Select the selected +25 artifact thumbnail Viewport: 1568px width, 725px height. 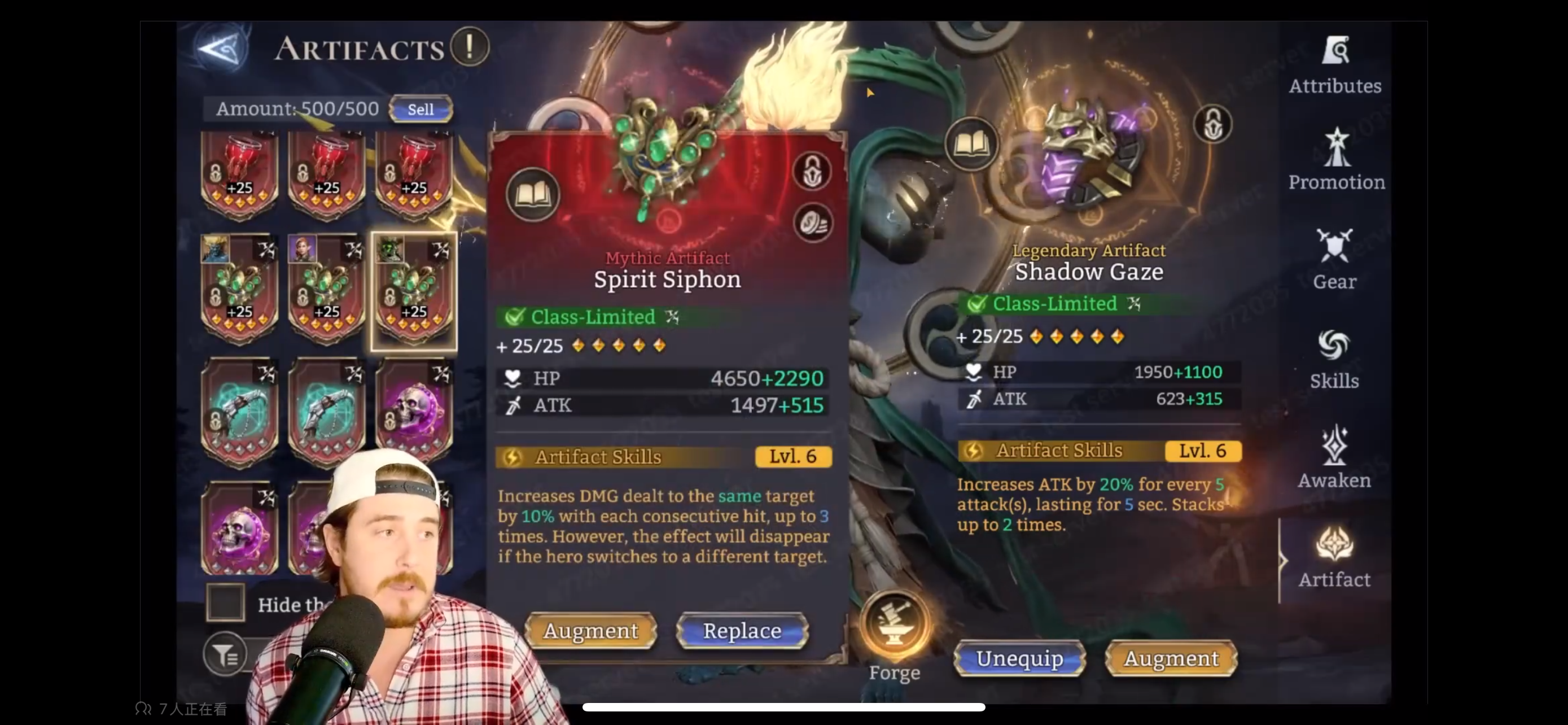tap(413, 291)
